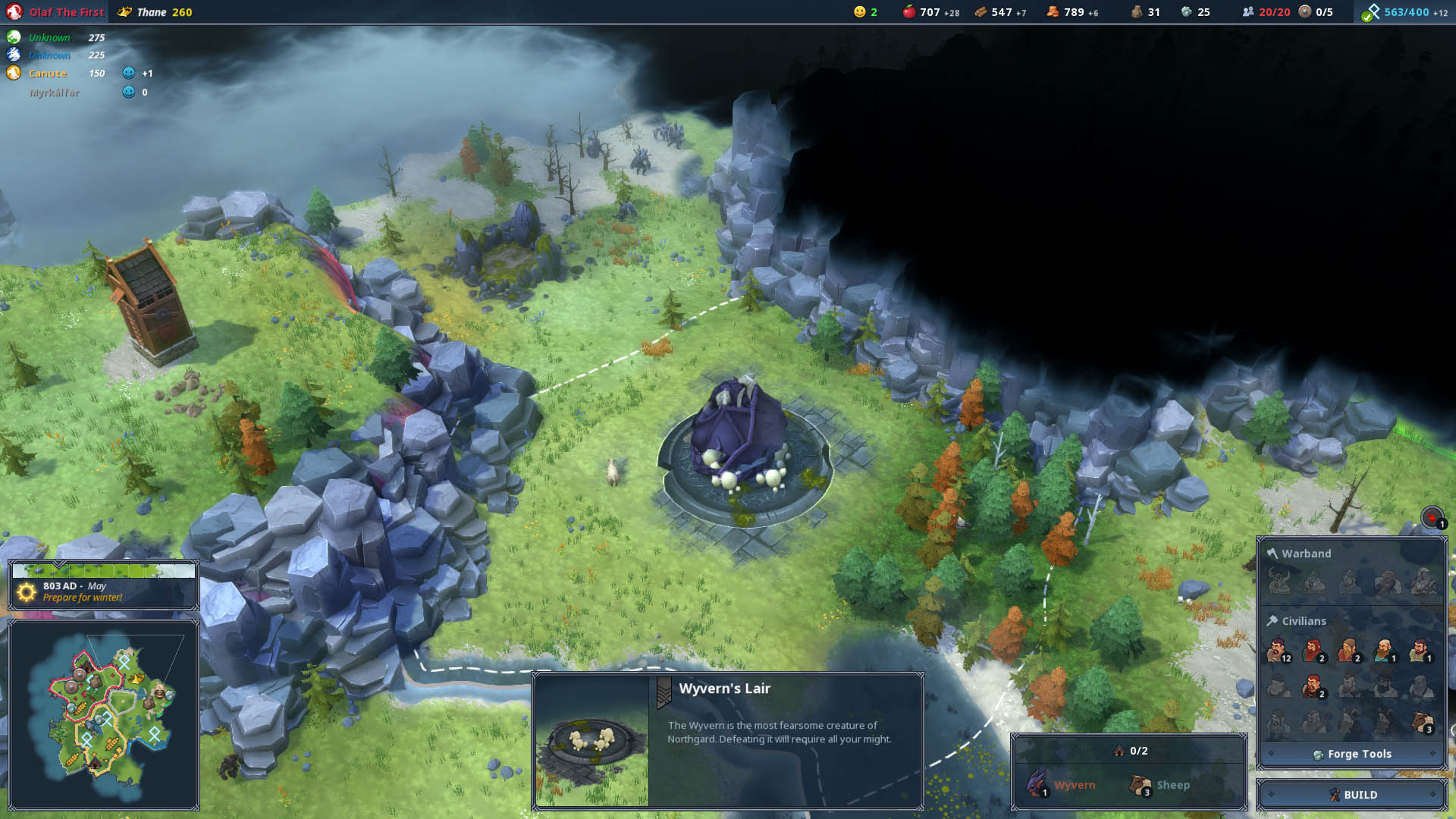
Task: Select the sheep civilian icon in Civilians panel
Action: point(1422,722)
